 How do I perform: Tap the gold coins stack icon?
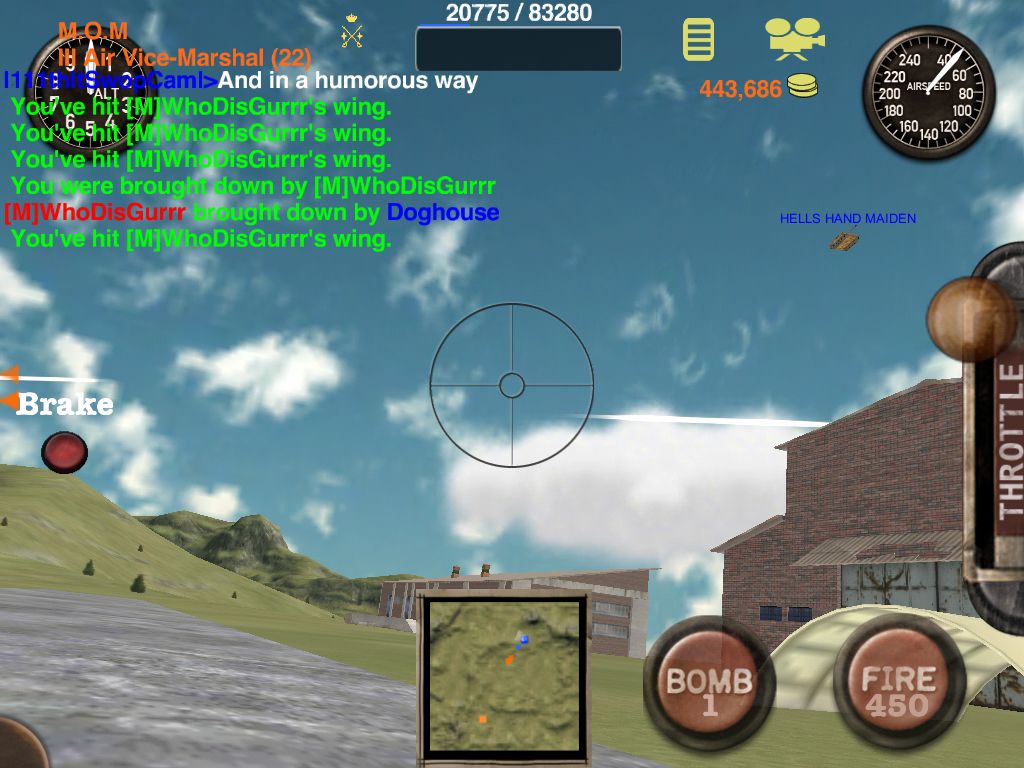(802, 87)
